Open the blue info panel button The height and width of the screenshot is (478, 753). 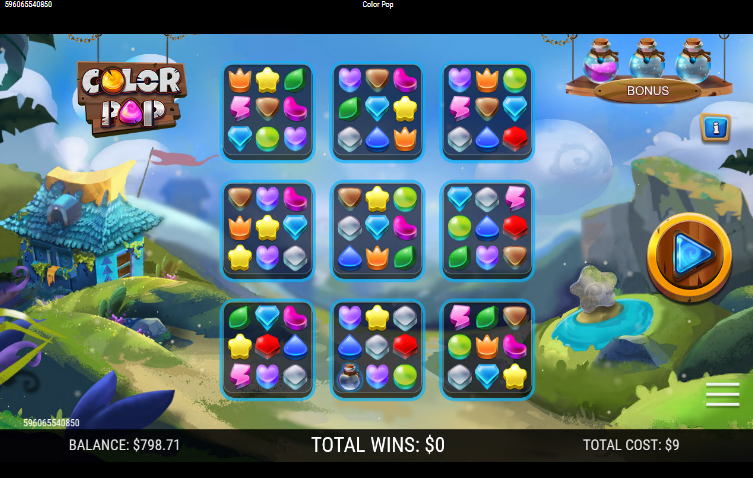(715, 128)
